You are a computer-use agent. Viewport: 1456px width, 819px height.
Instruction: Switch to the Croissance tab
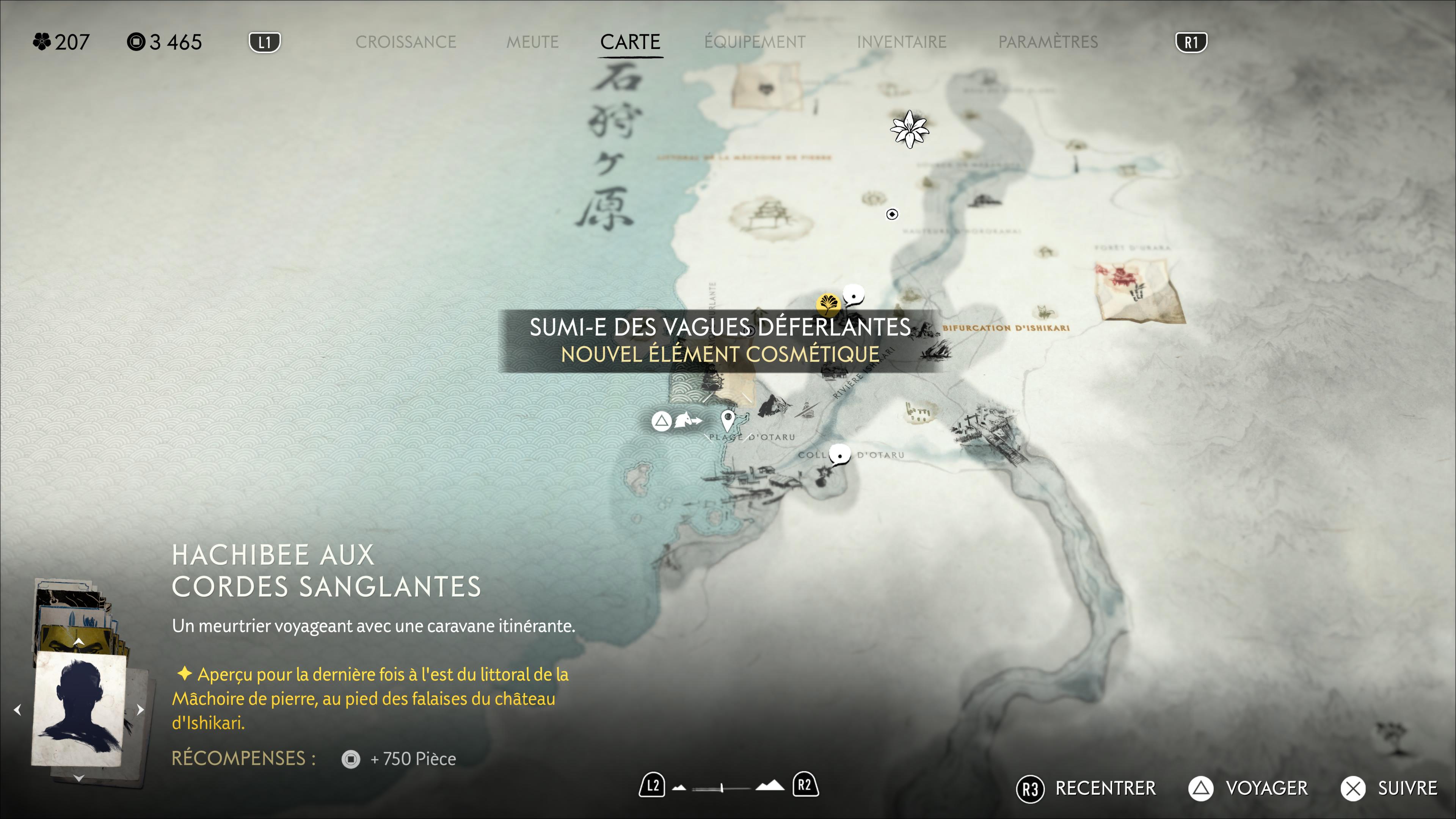point(405,42)
